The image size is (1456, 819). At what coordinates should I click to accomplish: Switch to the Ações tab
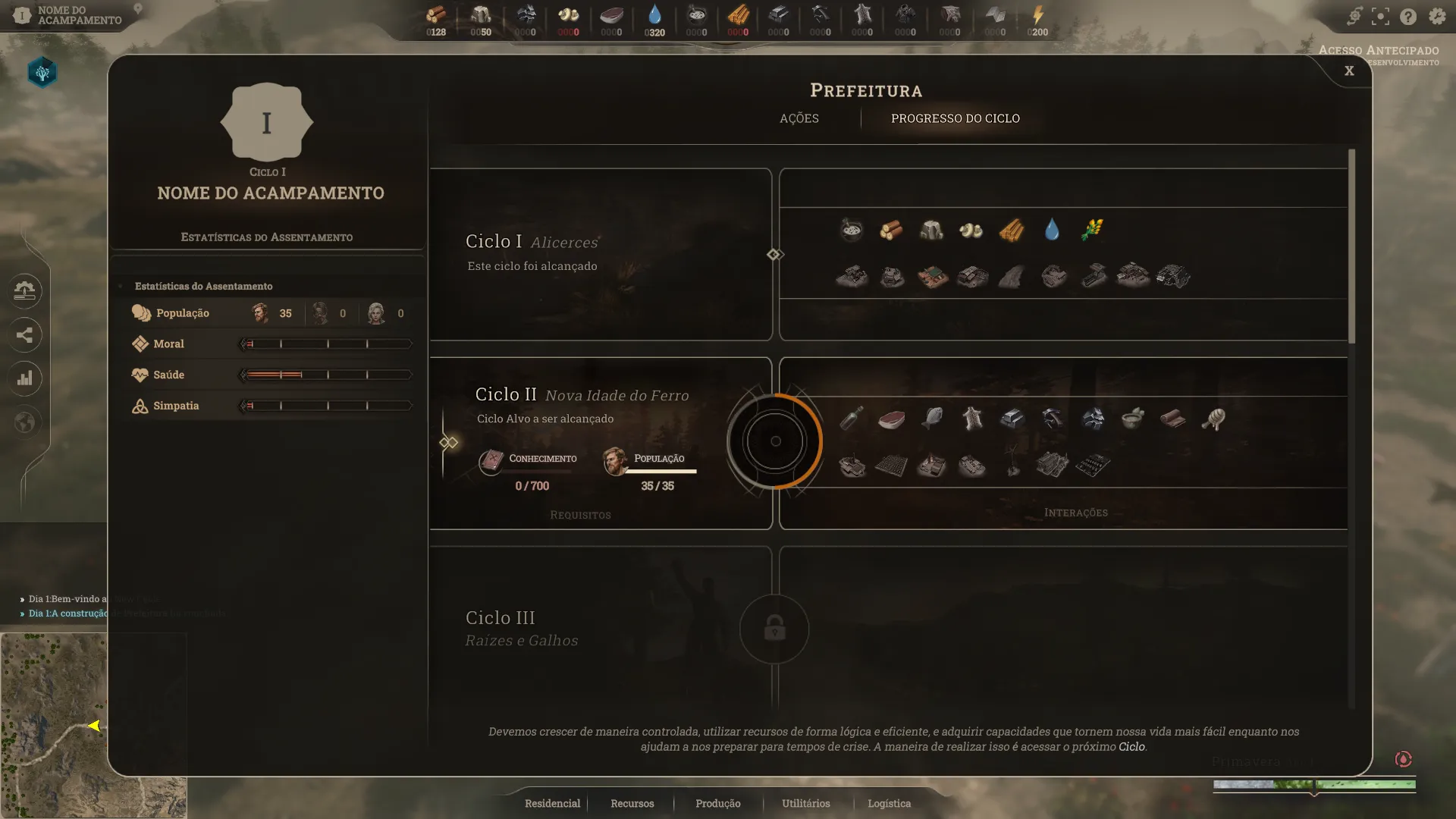pyautogui.click(x=799, y=118)
